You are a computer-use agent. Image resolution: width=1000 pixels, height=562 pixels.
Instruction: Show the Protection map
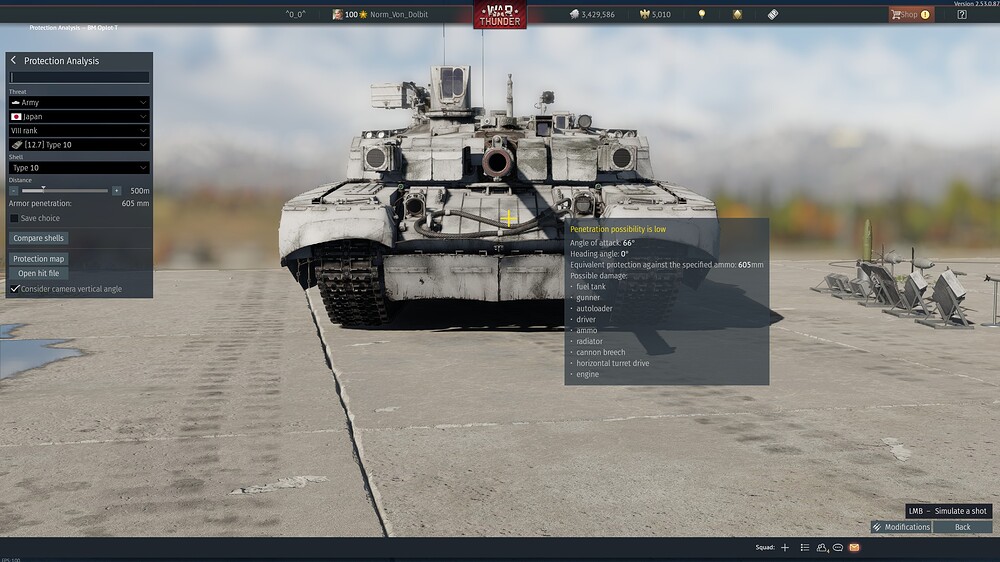coord(39,259)
